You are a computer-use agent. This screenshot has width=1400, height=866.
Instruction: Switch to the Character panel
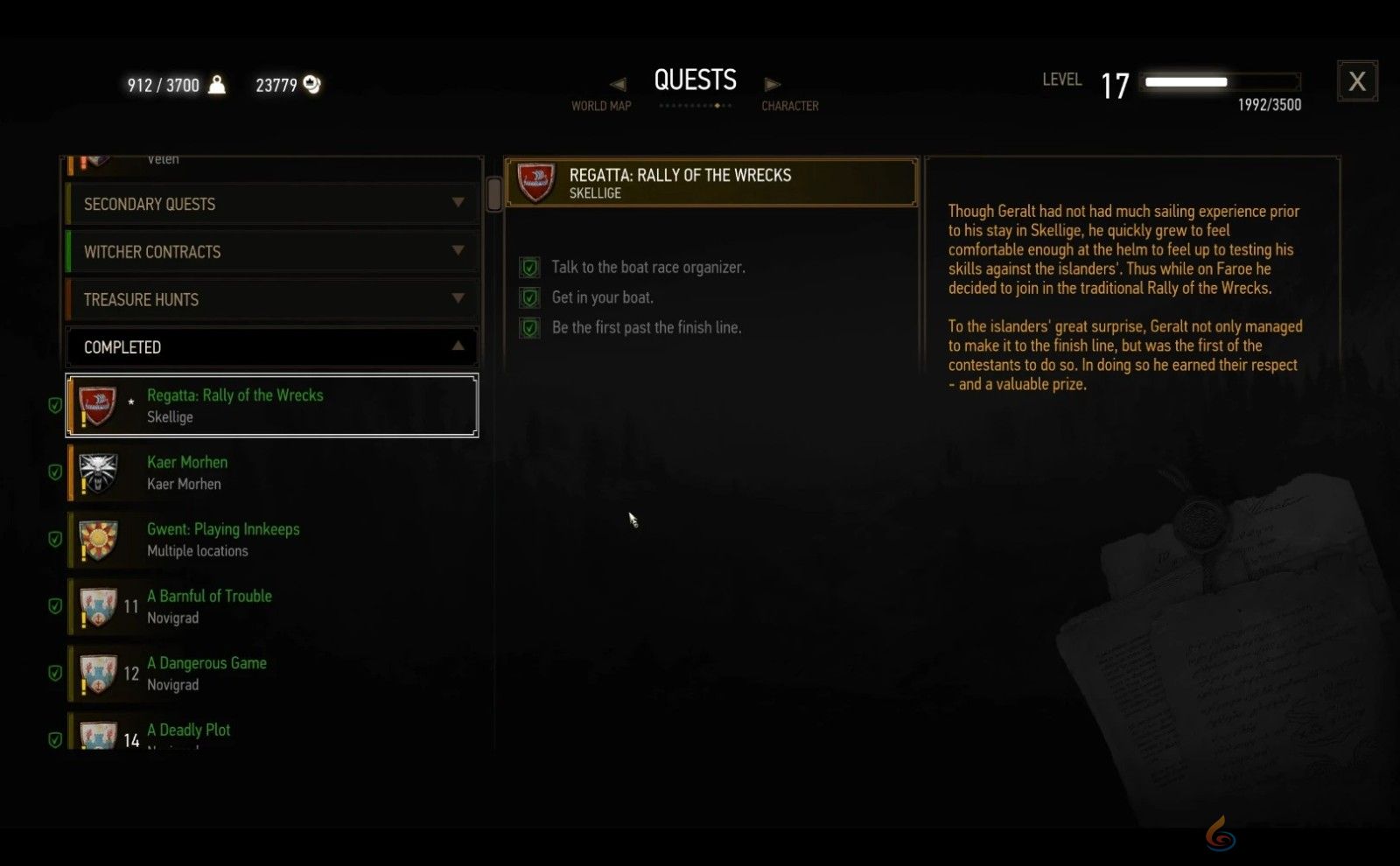click(789, 106)
